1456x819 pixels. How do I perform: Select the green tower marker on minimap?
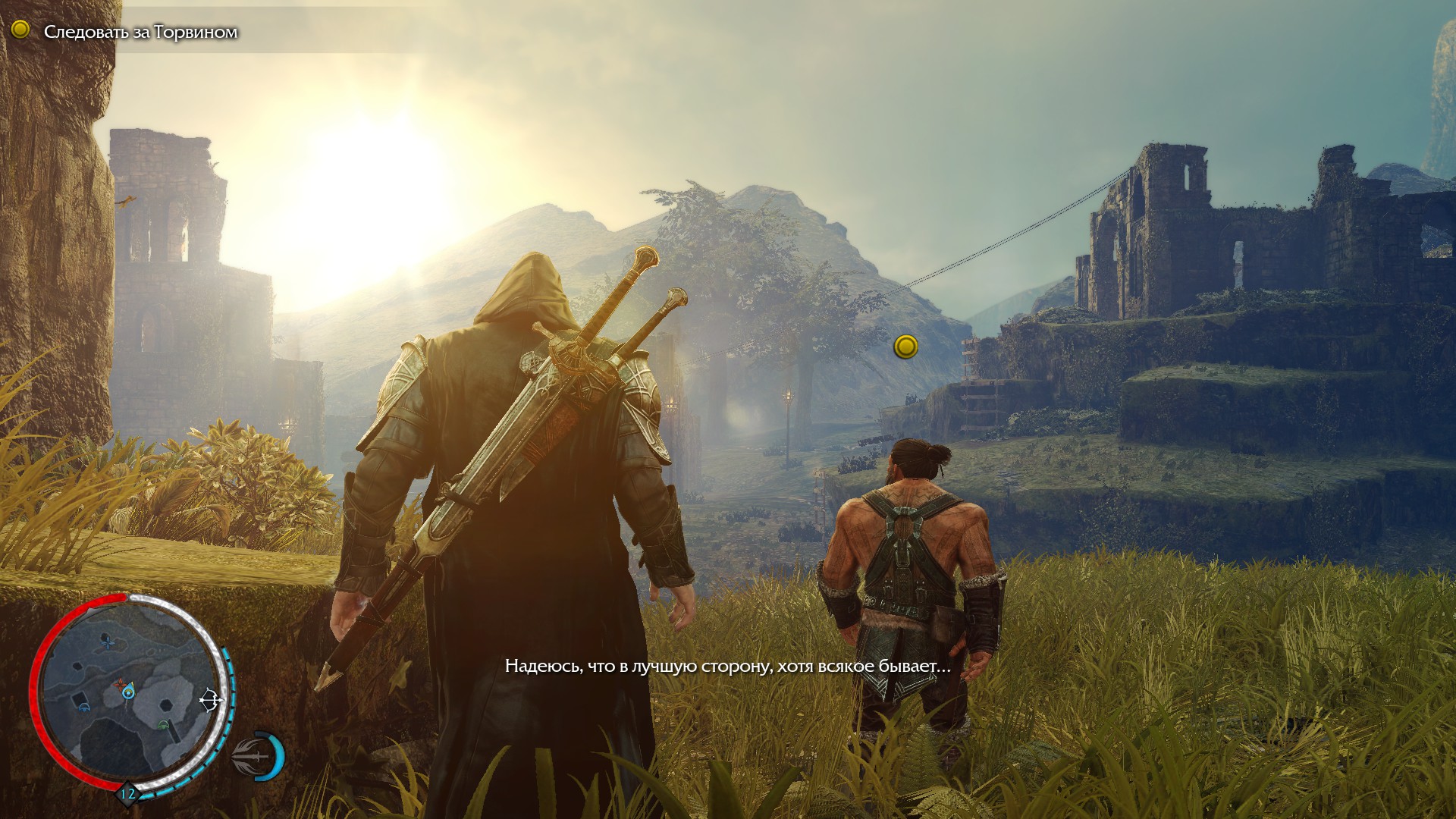162,726
